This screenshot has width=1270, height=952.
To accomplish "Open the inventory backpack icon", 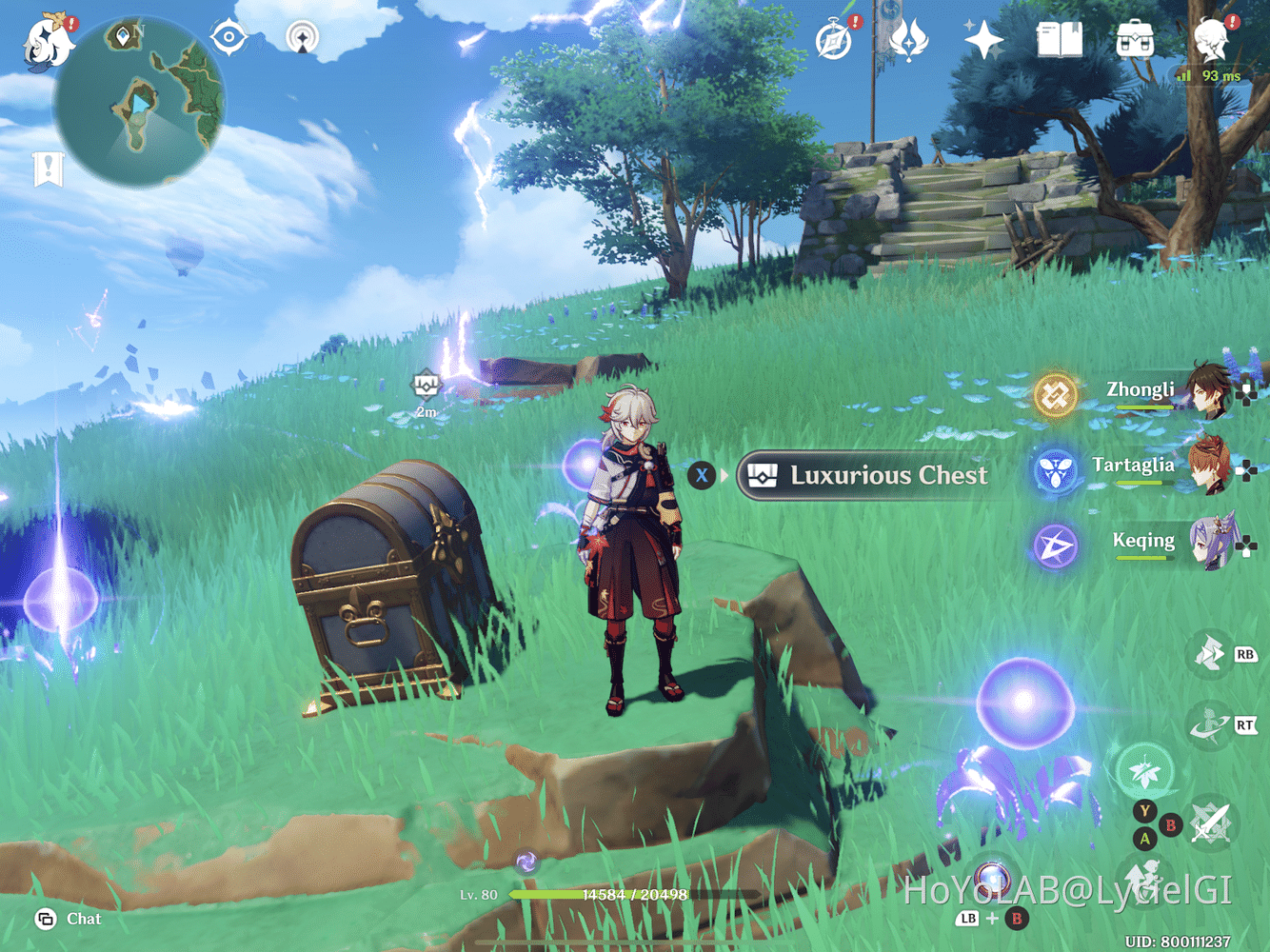I will pyautogui.click(x=1135, y=40).
